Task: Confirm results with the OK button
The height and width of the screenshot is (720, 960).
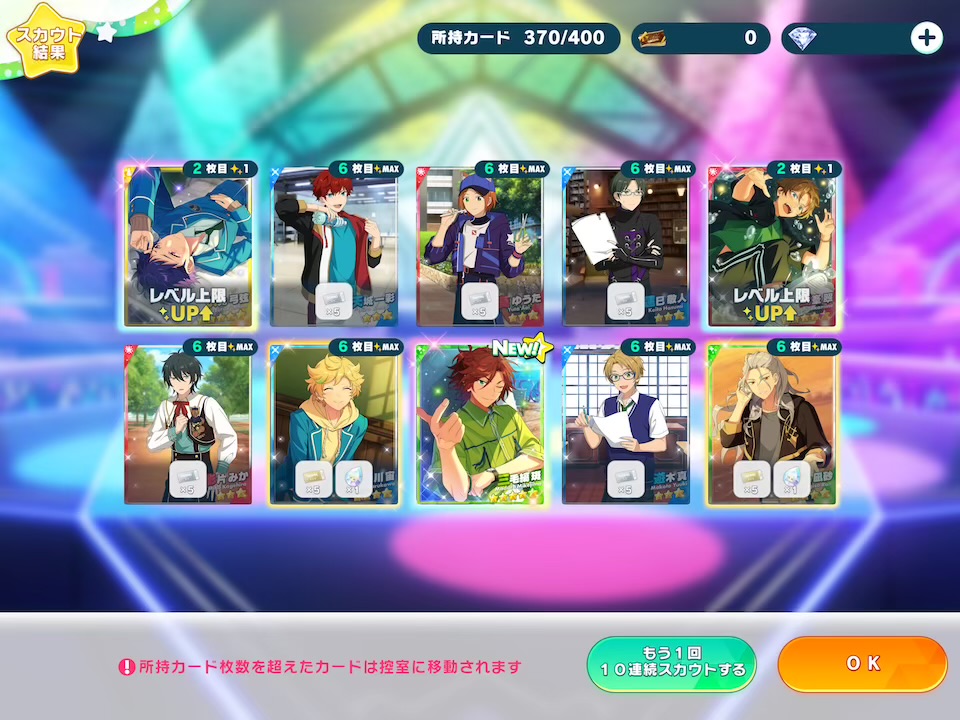Action: (862, 664)
